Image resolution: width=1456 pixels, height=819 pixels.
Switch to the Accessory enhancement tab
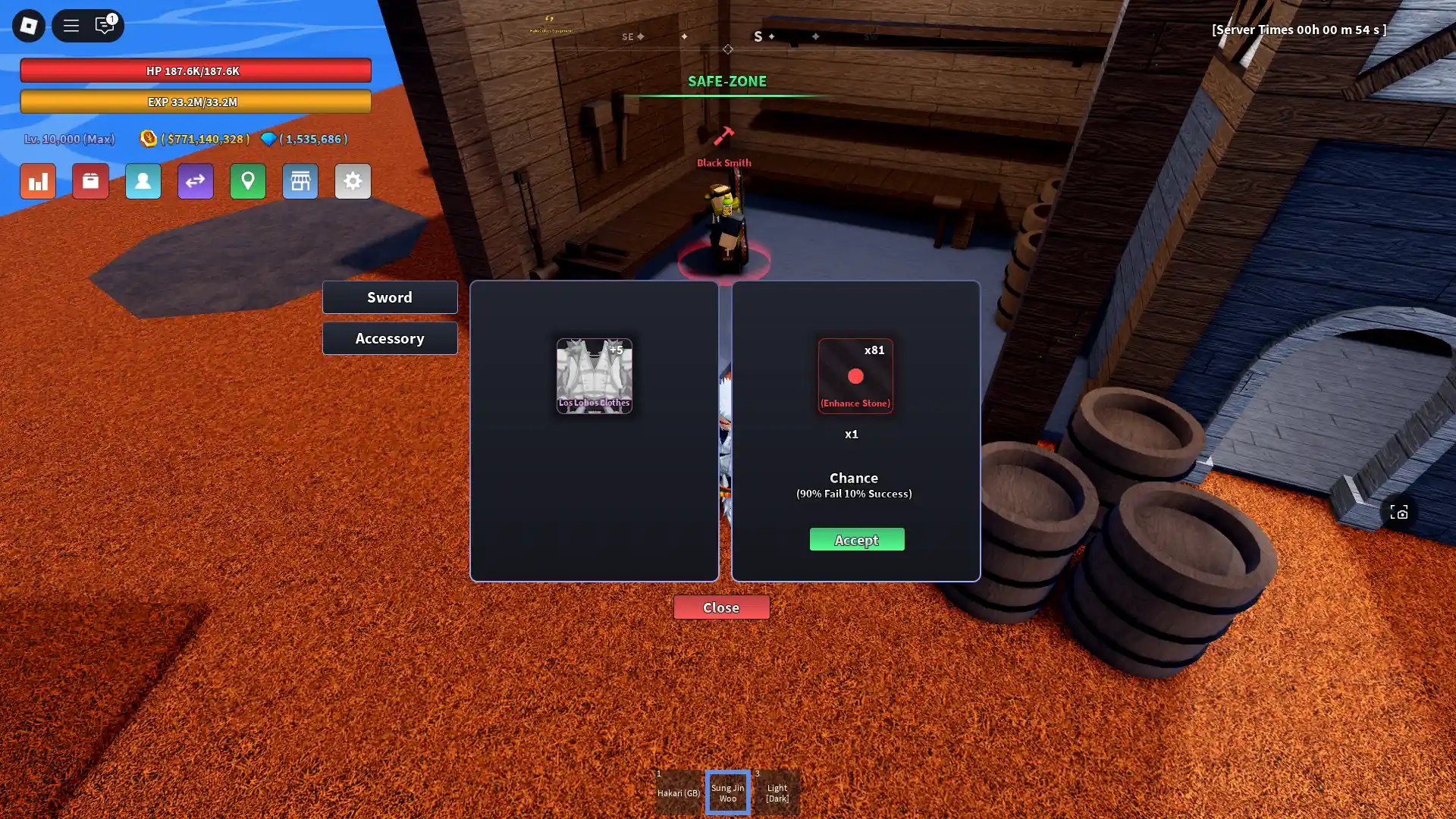point(390,337)
